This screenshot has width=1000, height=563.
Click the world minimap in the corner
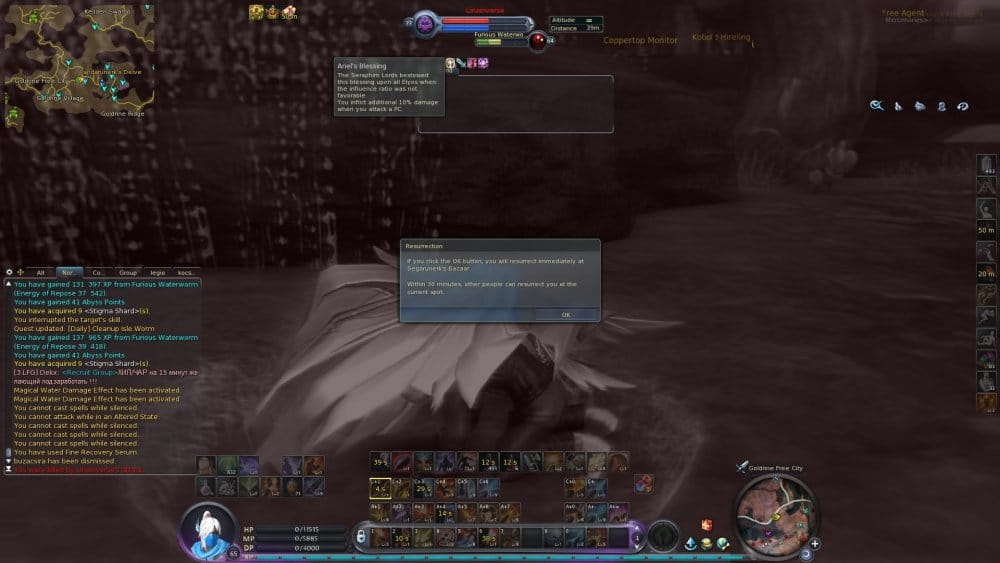click(79, 61)
